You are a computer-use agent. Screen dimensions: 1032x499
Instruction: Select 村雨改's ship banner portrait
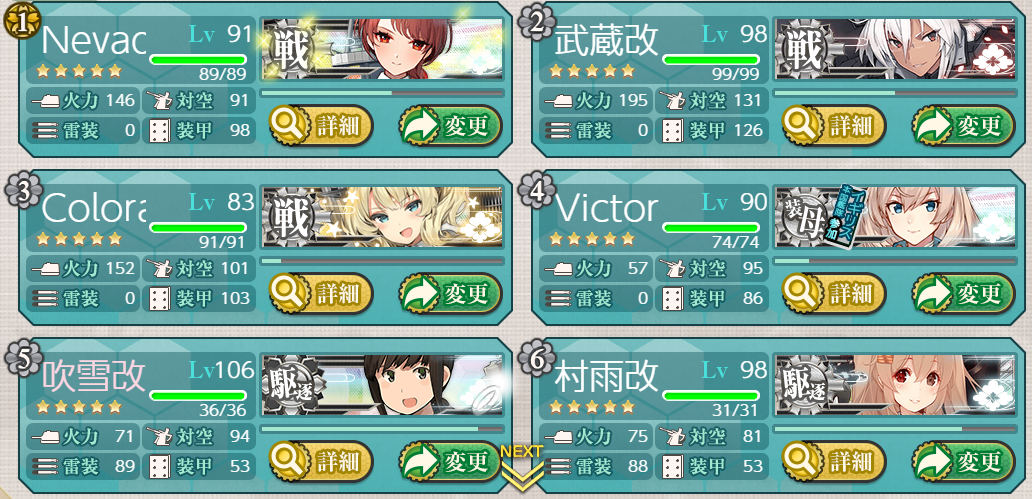coord(894,385)
